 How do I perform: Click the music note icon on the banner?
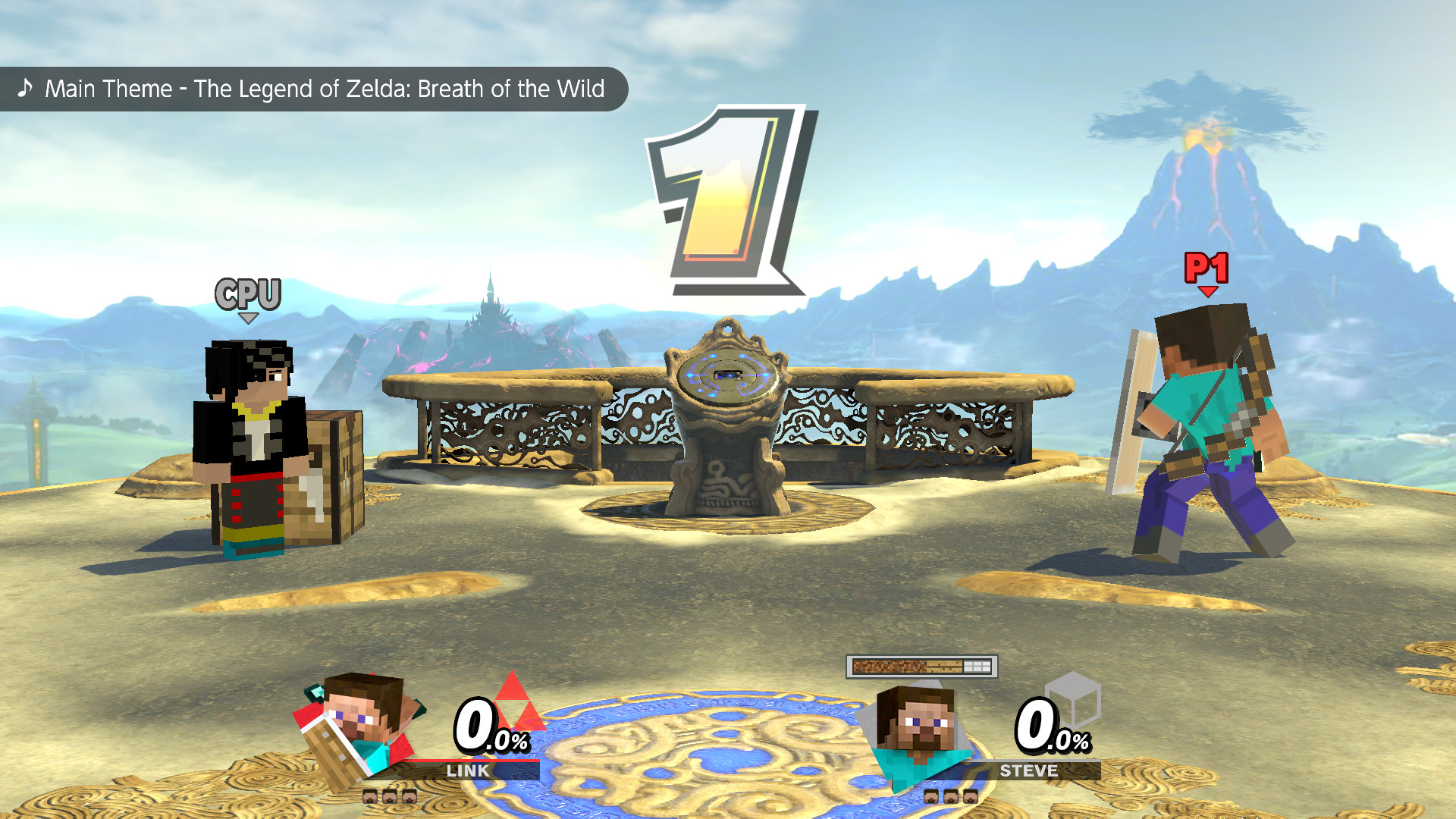point(25,89)
